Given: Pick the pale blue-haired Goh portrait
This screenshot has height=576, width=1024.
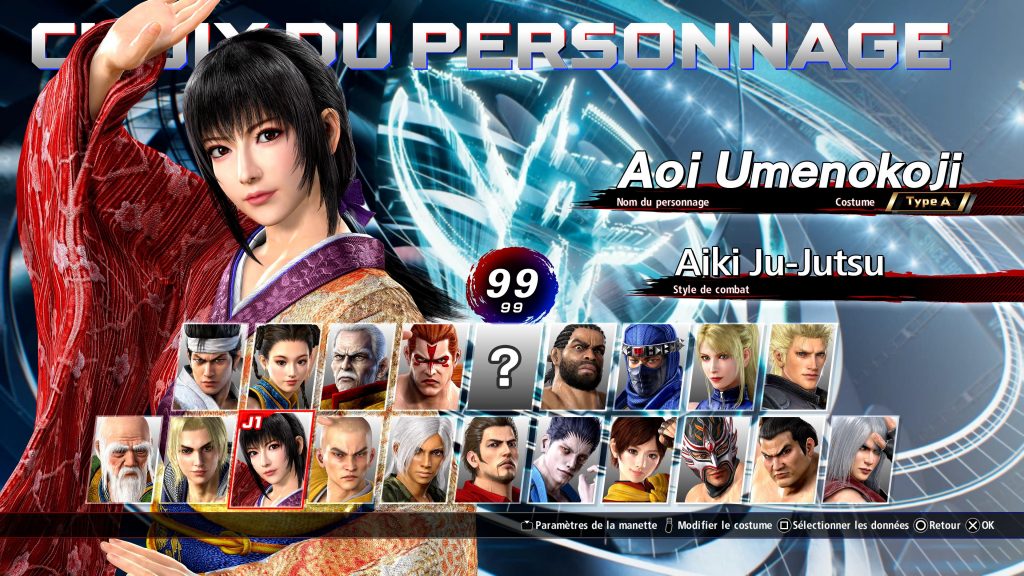Looking at the screenshot, I should tap(563, 459).
